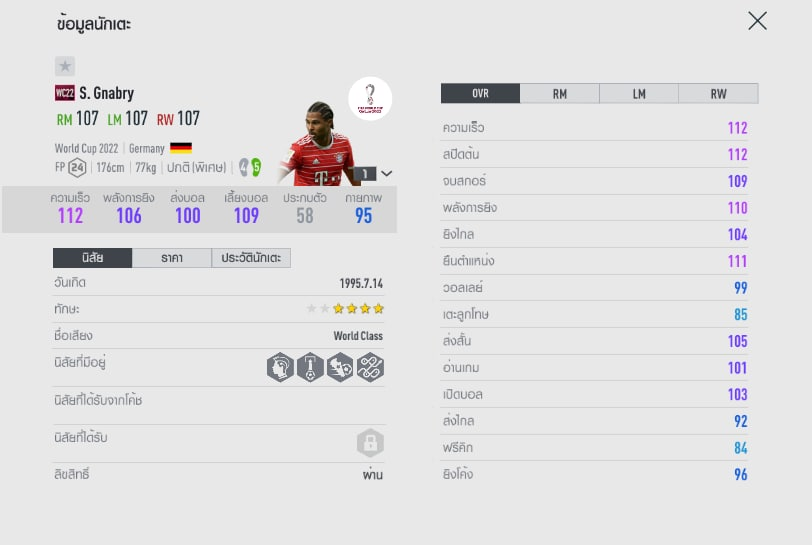This screenshot has width=812, height=545.
Task: Select the LM position stats tab
Action: click(639, 93)
